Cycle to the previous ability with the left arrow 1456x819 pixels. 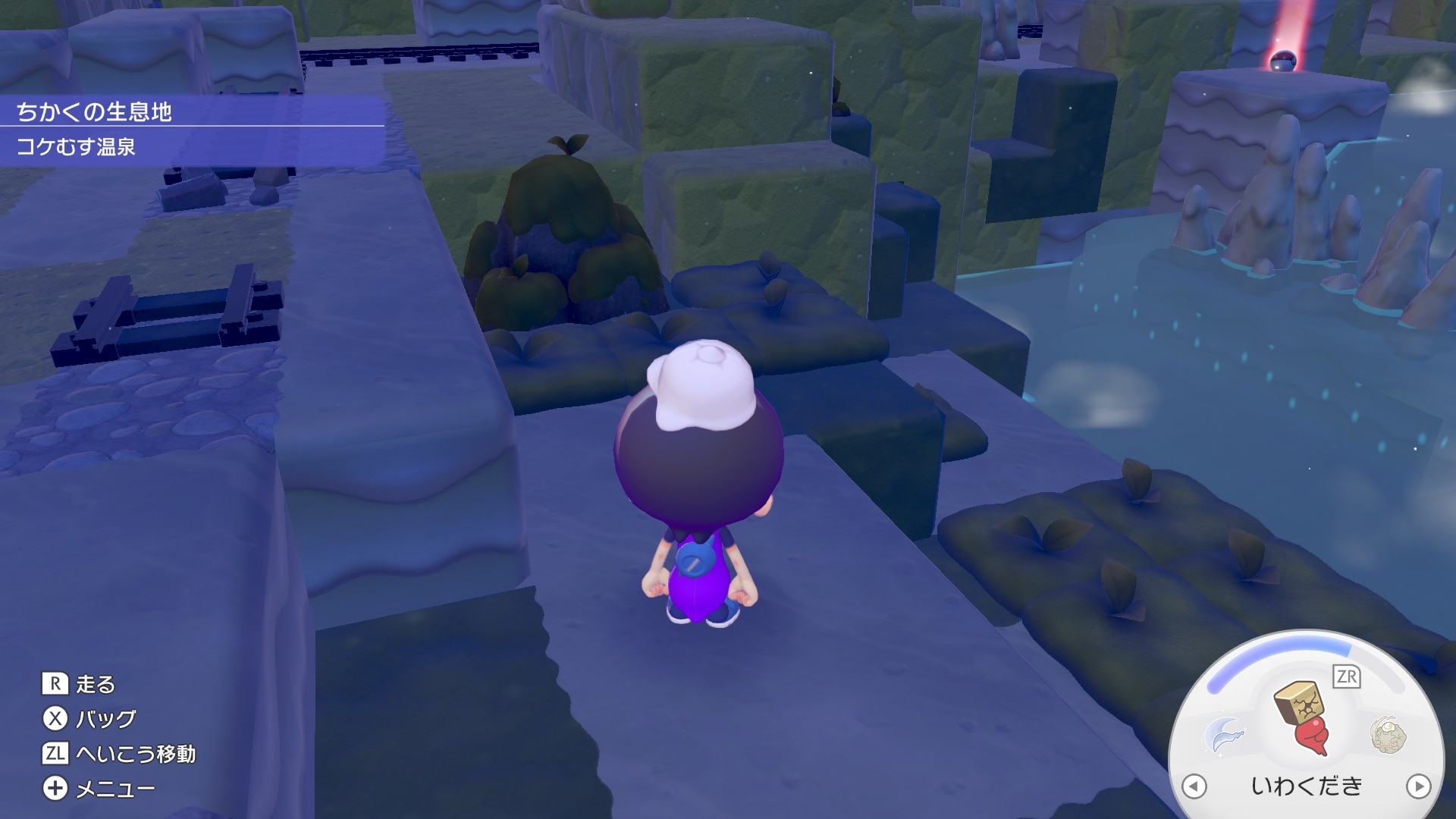click(1194, 786)
